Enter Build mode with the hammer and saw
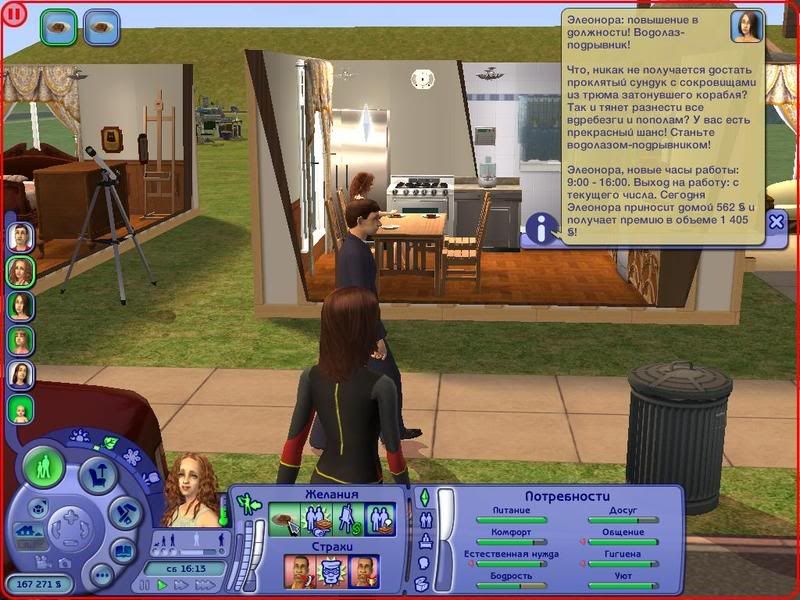The width and height of the screenshot is (800, 600). click(125, 514)
